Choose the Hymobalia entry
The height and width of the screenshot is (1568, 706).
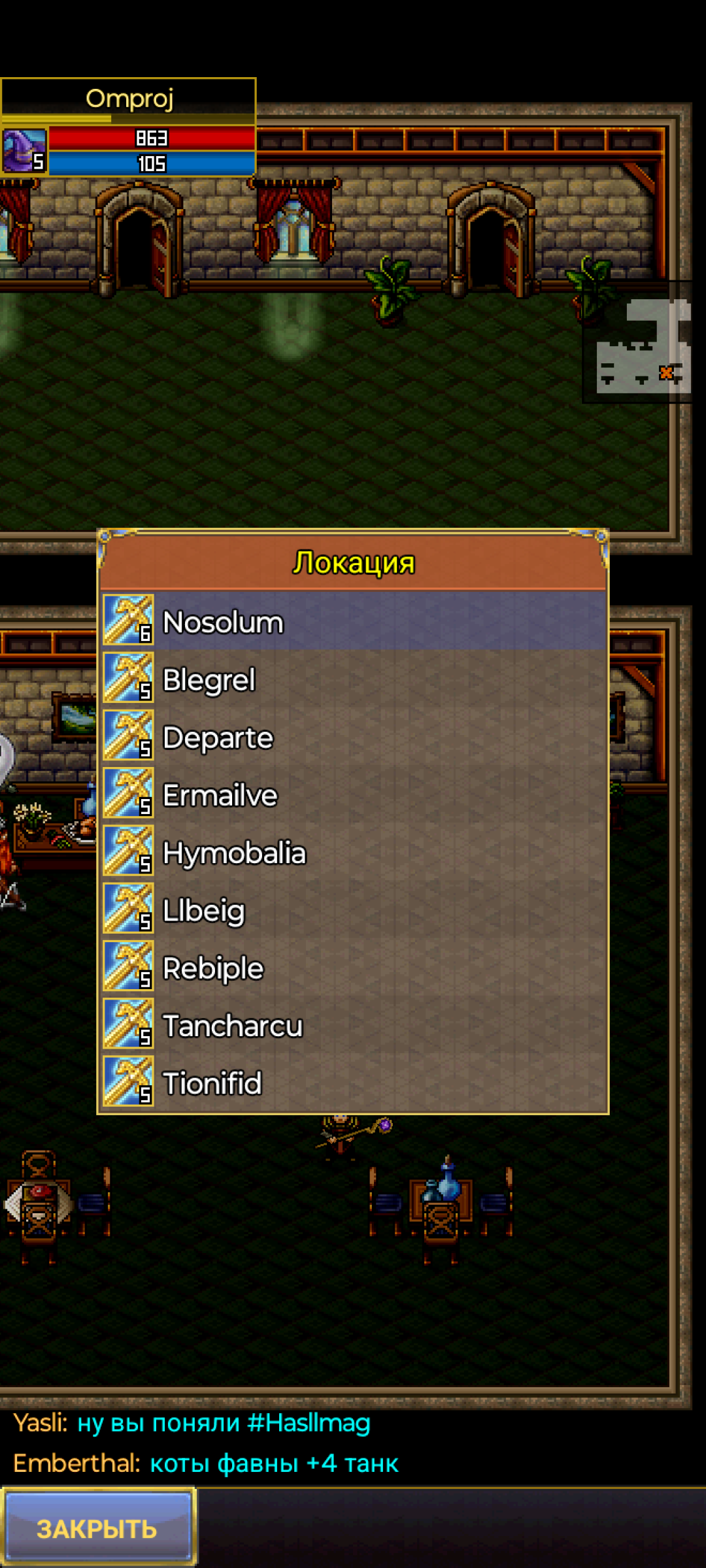(353, 853)
